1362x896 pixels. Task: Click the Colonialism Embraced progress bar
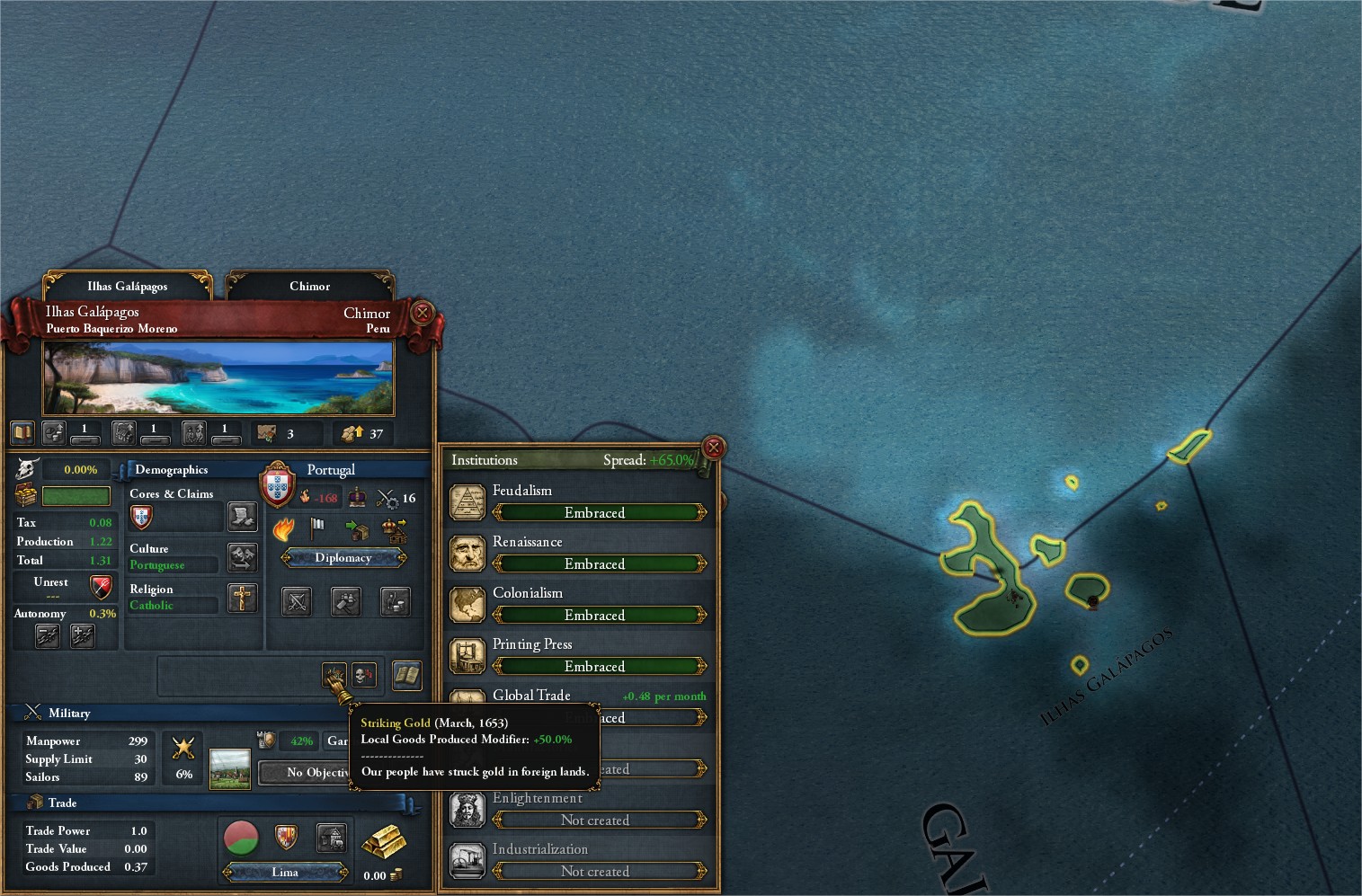click(x=594, y=615)
